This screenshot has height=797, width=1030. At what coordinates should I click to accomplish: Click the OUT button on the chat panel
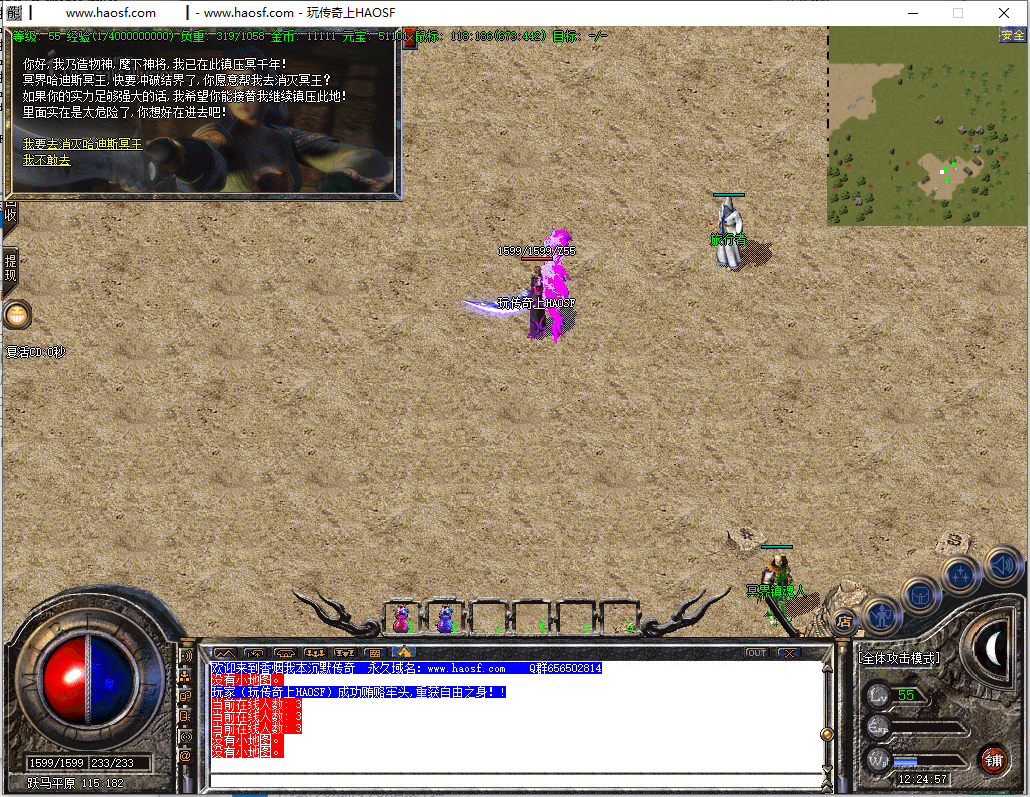[757, 653]
